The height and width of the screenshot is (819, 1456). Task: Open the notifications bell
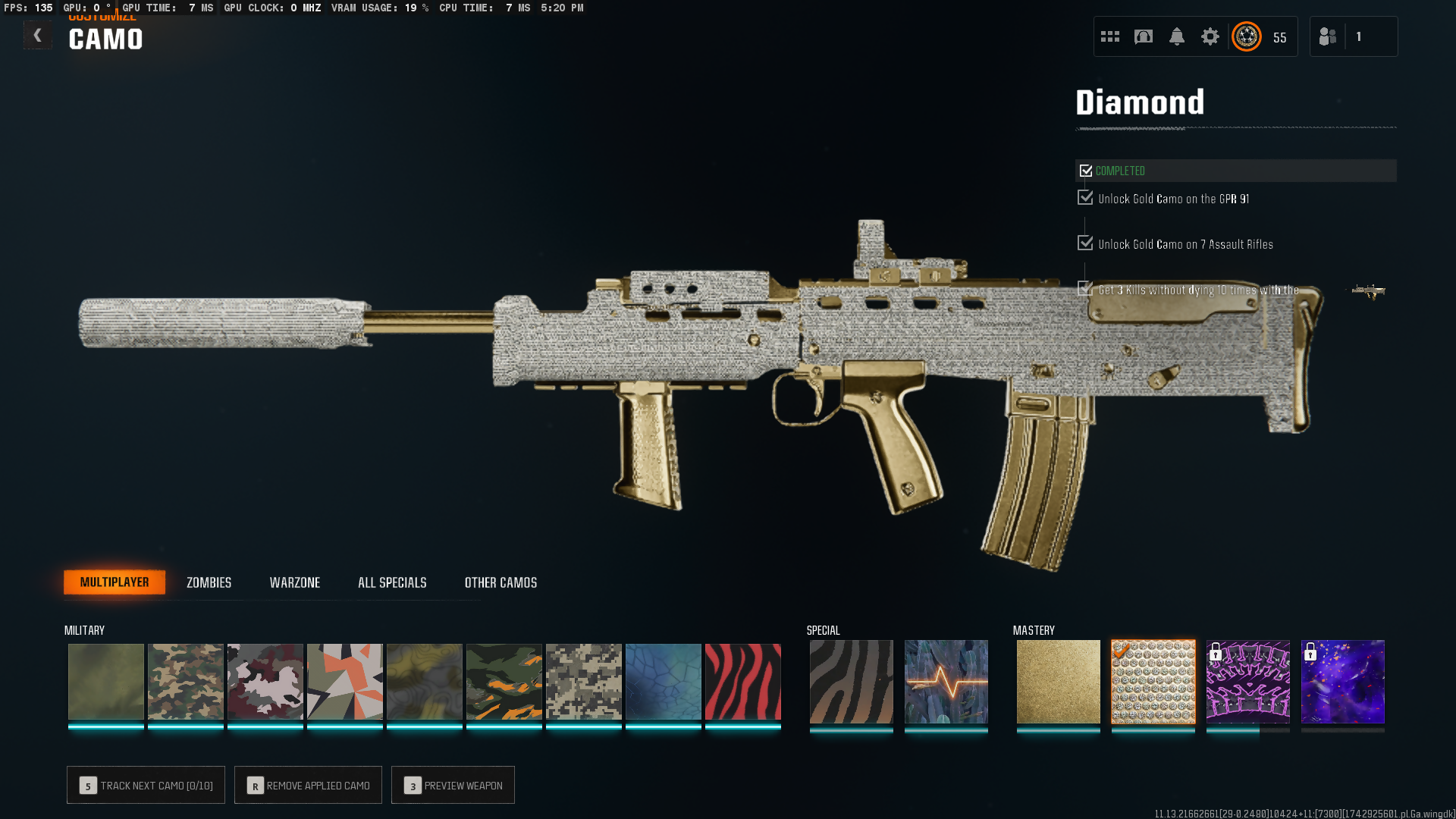click(1176, 36)
